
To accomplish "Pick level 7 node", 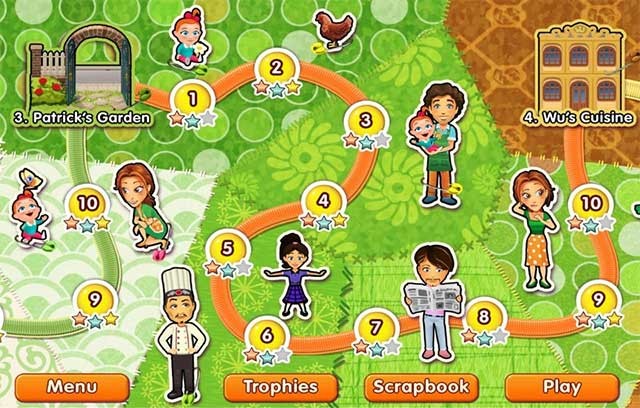I will tap(376, 326).
